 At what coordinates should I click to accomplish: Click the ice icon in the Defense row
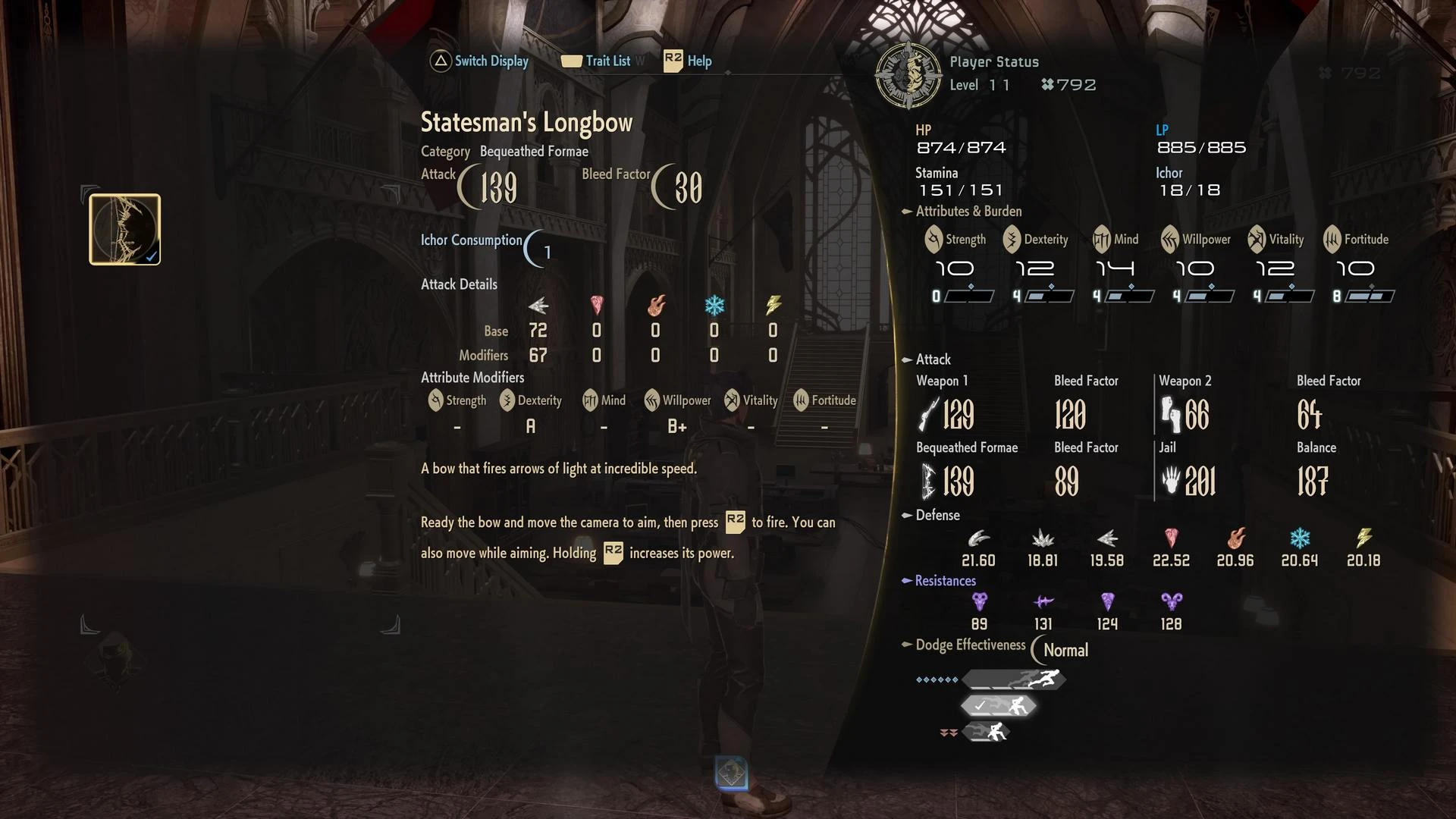1300,540
